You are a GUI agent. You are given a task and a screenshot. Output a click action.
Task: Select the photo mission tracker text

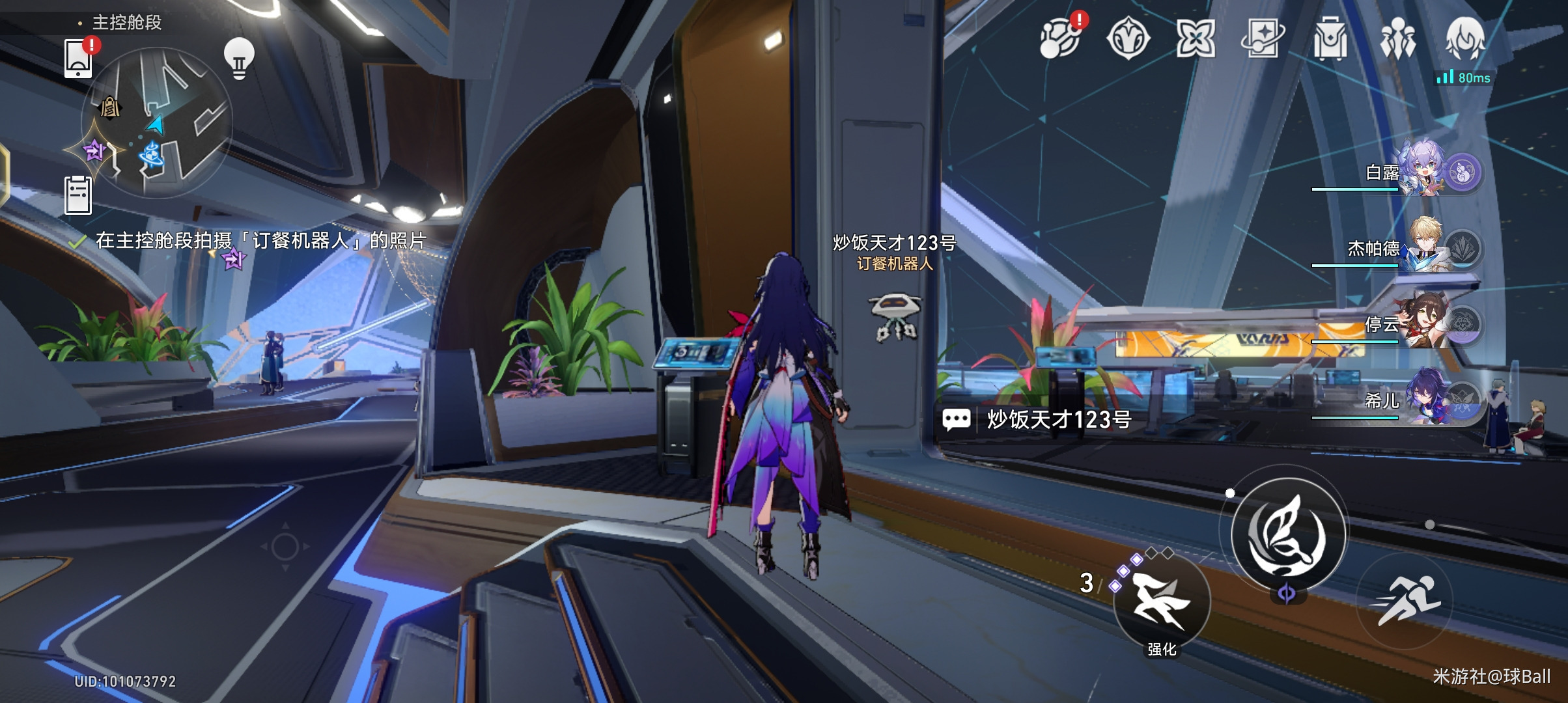(260, 241)
